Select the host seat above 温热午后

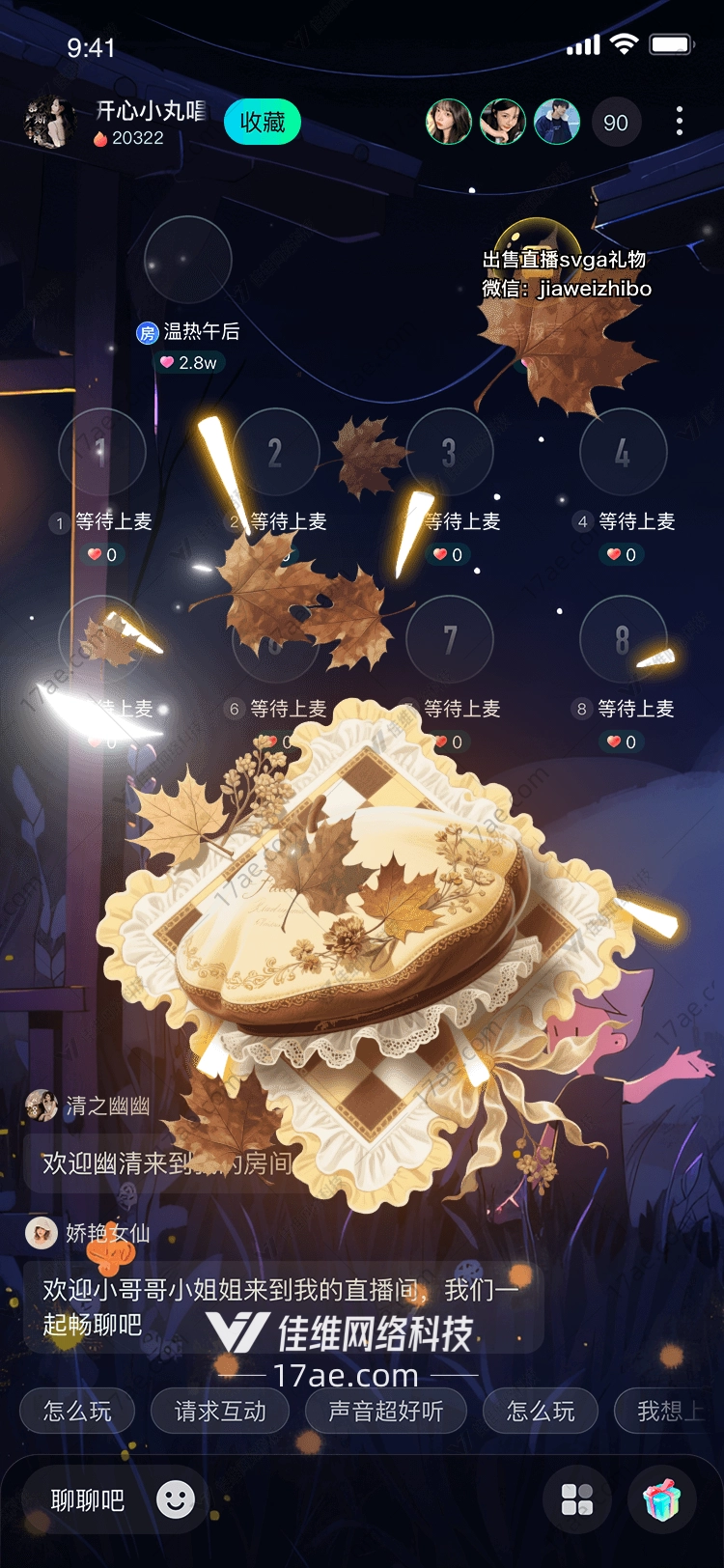(x=188, y=260)
